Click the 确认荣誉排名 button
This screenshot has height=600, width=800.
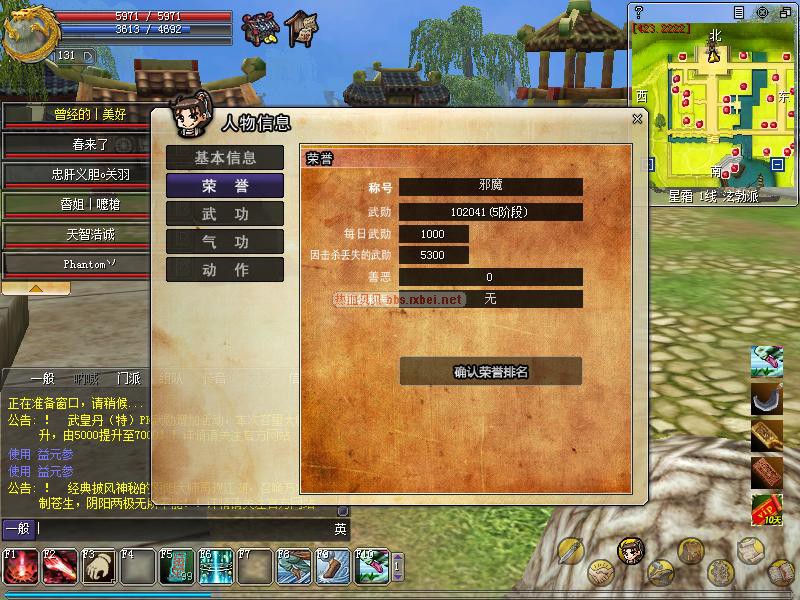(x=490, y=372)
